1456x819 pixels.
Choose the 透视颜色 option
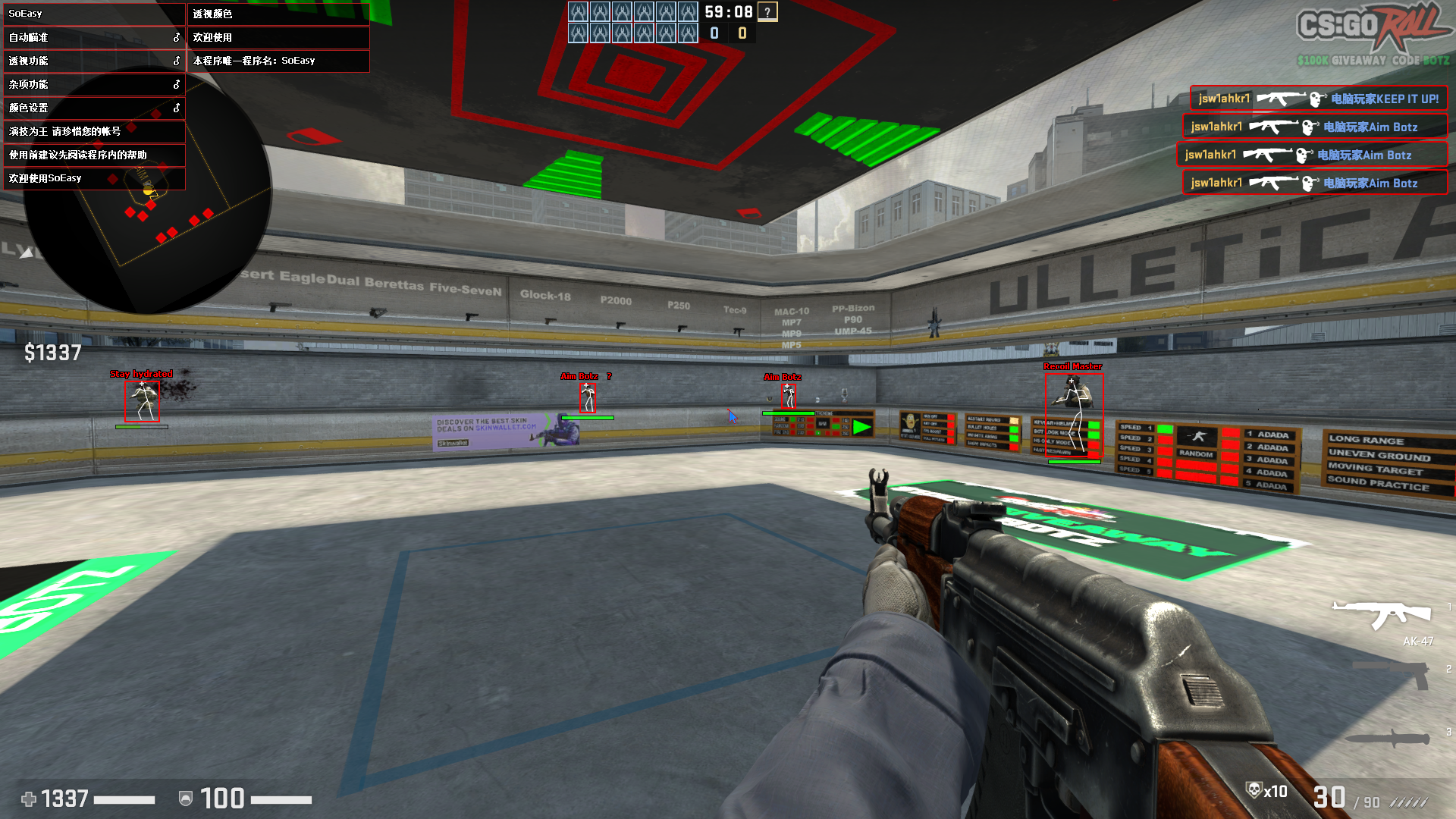pos(278,14)
